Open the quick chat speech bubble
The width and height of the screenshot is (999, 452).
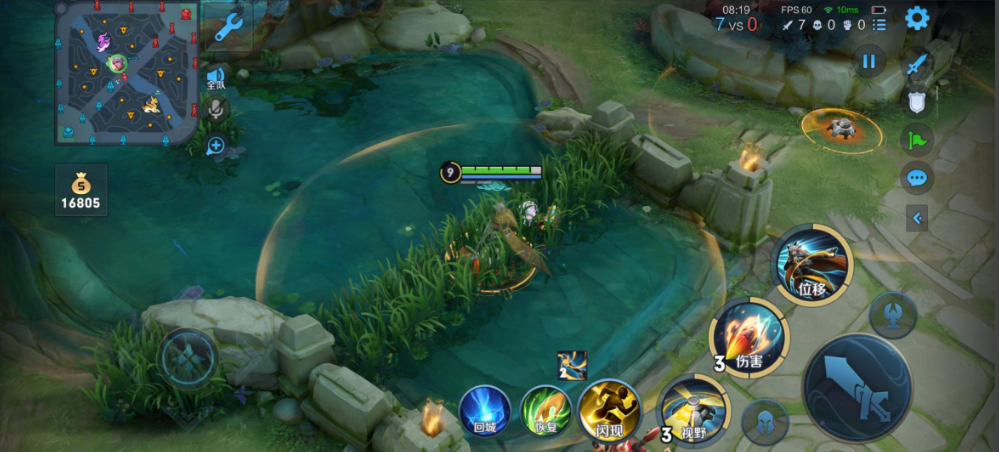coord(917,179)
